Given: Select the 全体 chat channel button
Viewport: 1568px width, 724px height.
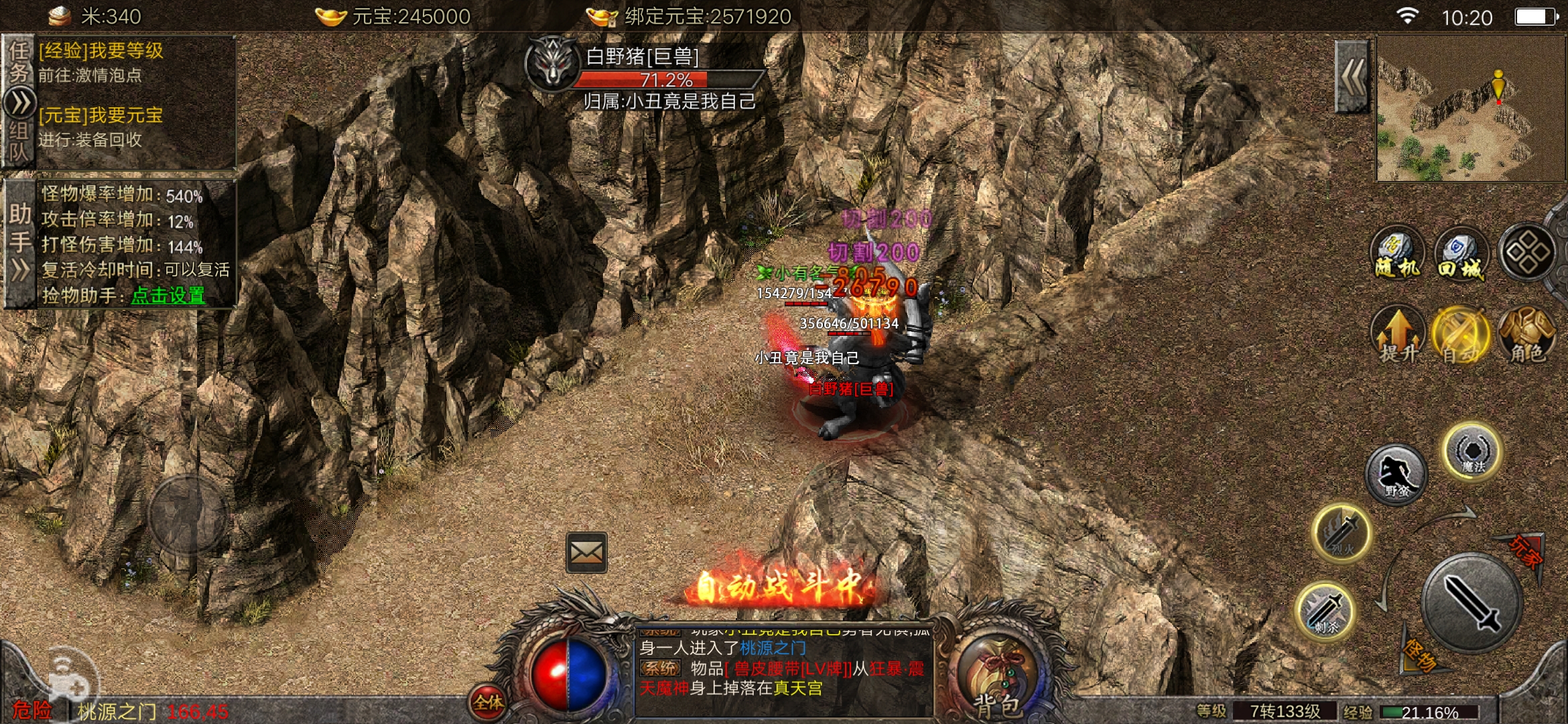Looking at the screenshot, I should (488, 702).
